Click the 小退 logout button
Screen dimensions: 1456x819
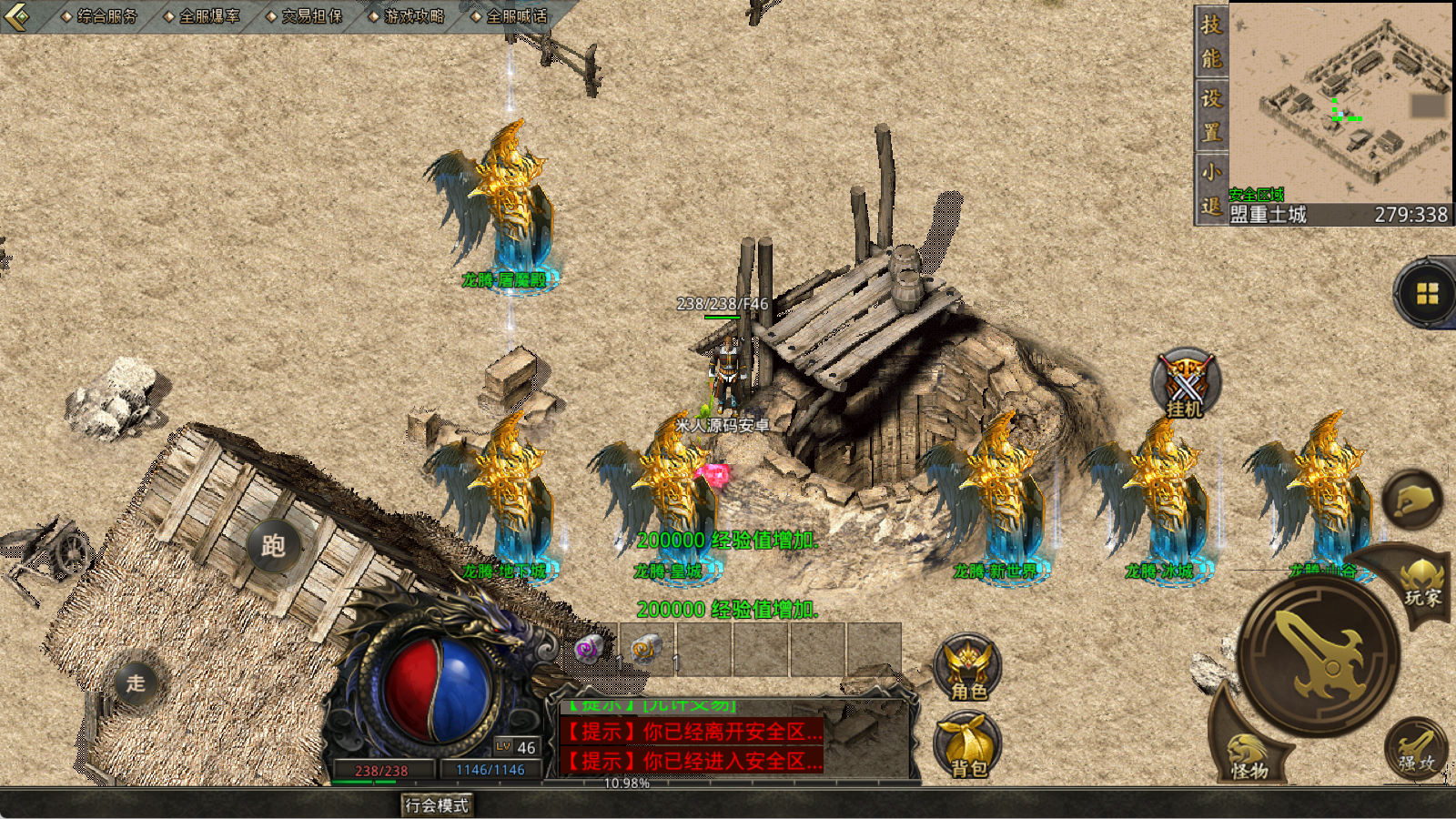coord(1210,188)
